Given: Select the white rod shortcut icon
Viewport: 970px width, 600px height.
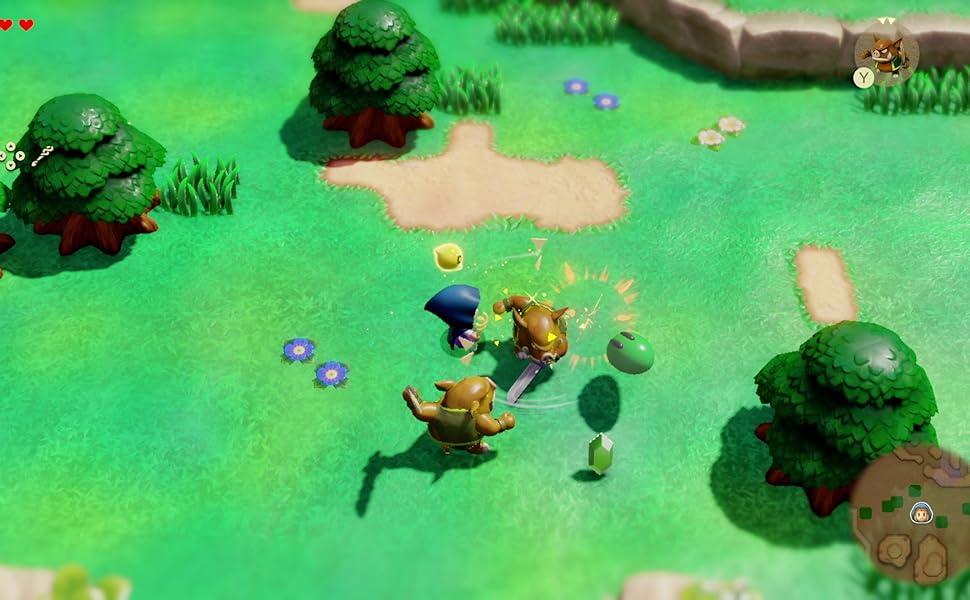Looking at the screenshot, I should click(x=41, y=155).
